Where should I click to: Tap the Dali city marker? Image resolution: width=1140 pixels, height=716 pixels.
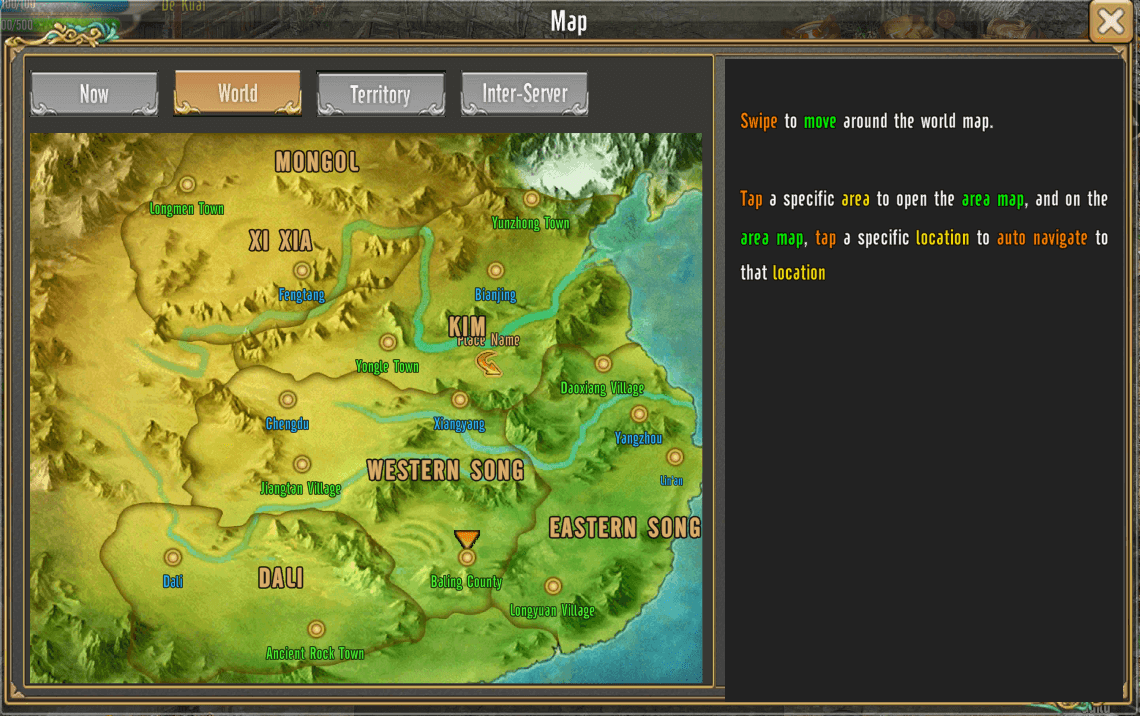[x=173, y=558]
